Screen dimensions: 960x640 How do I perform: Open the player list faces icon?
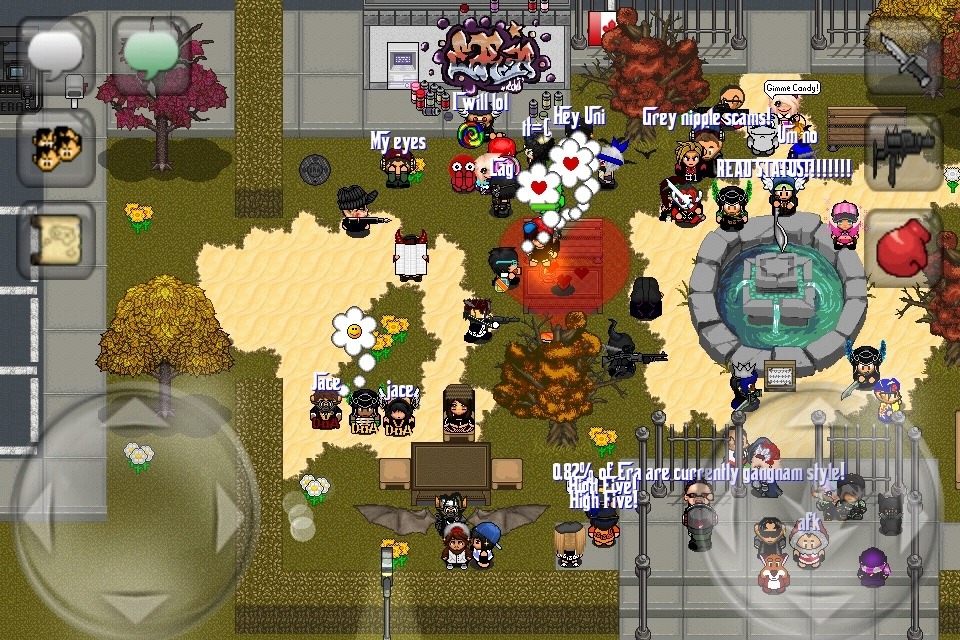pyautogui.click(x=56, y=148)
